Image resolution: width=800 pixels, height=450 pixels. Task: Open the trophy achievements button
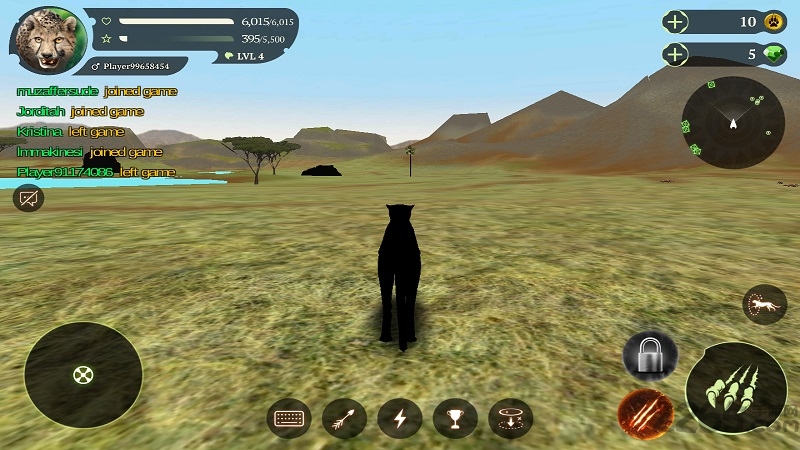tap(455, 418)
